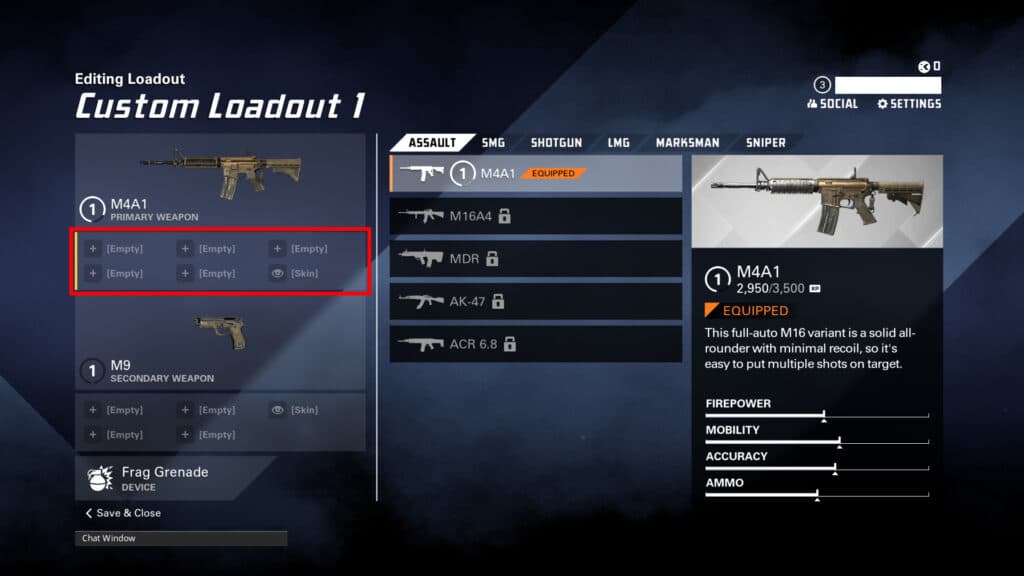This screenshot has height=576, width=1024.
Task: Select the LMG tab
Action: pos(618,143)
